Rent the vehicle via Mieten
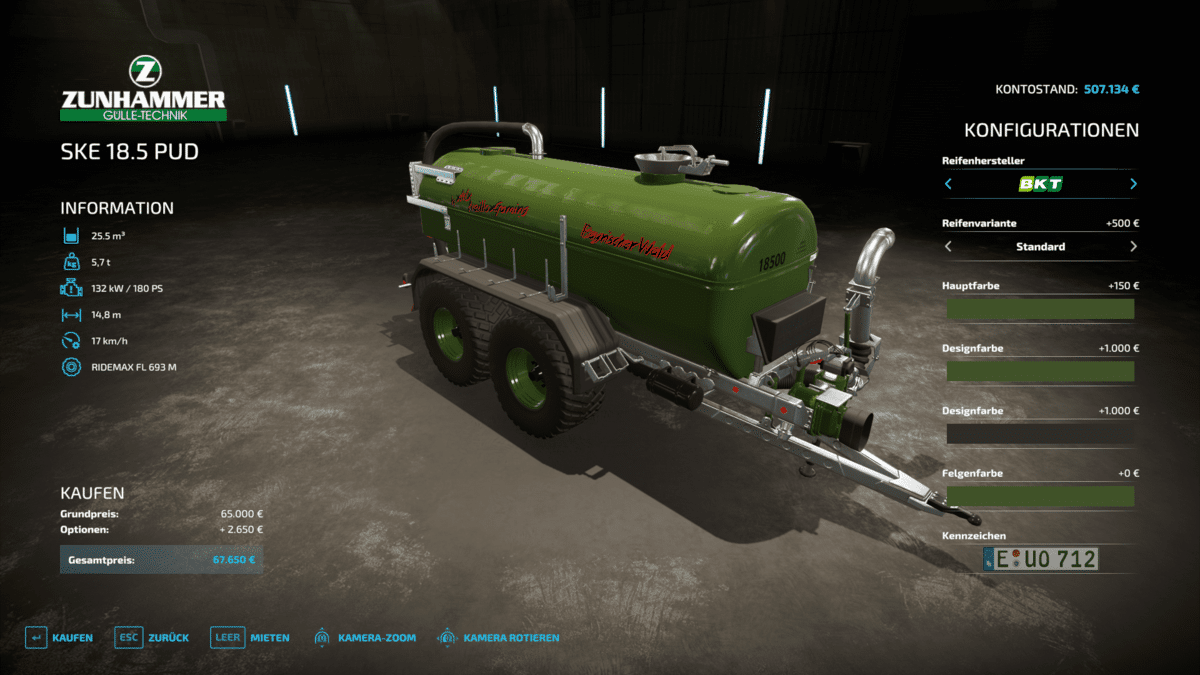Screen dimensions: 1200x675 click(250, 637)
